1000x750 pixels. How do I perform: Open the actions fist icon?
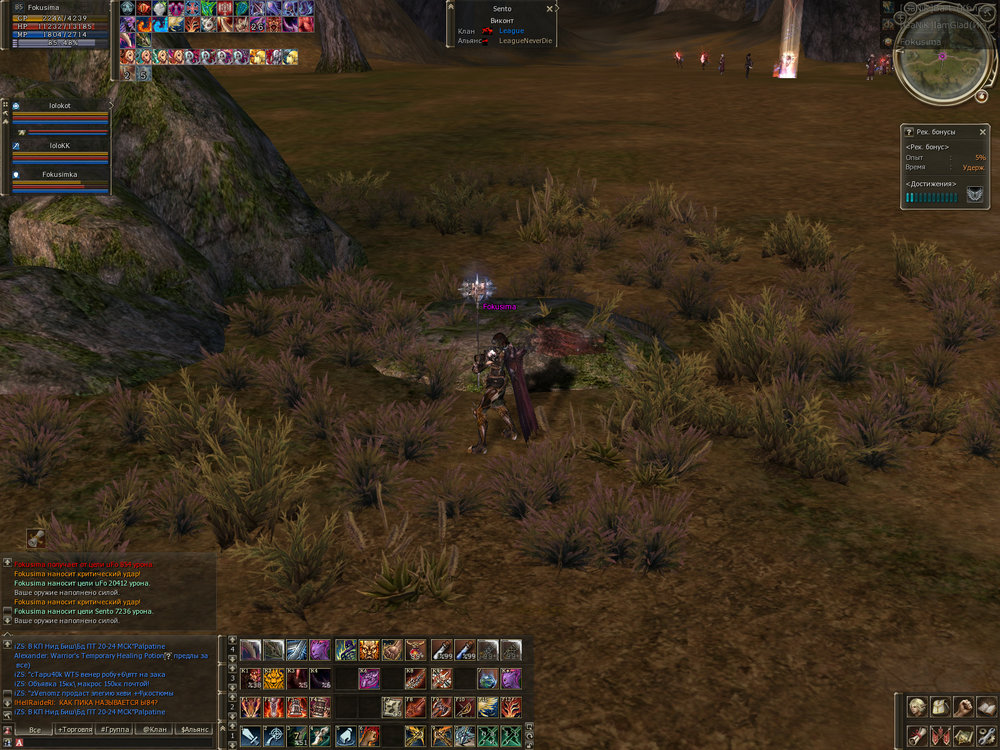pos(962,706)
